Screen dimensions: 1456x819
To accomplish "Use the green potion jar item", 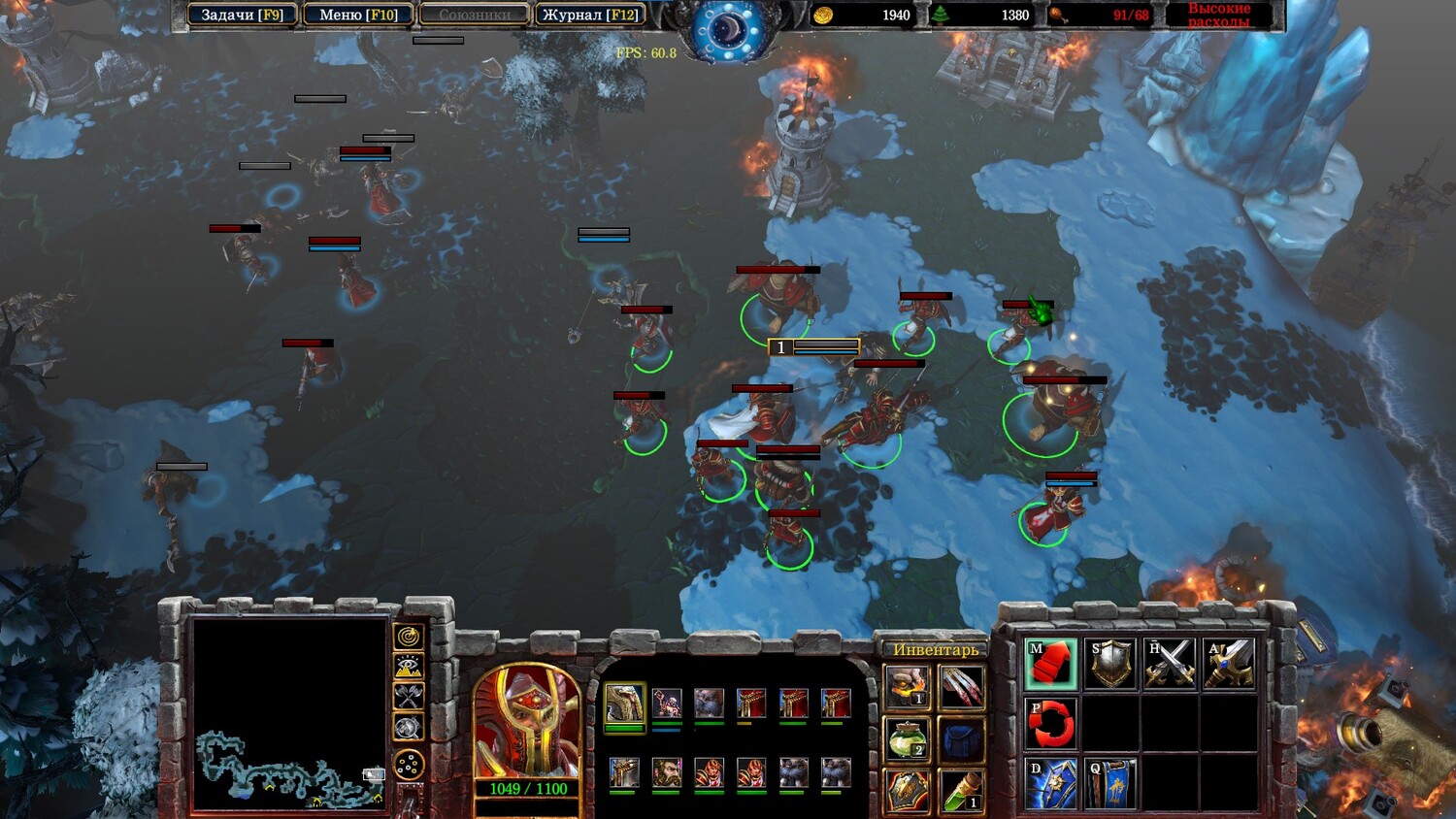I will (907, 738).
